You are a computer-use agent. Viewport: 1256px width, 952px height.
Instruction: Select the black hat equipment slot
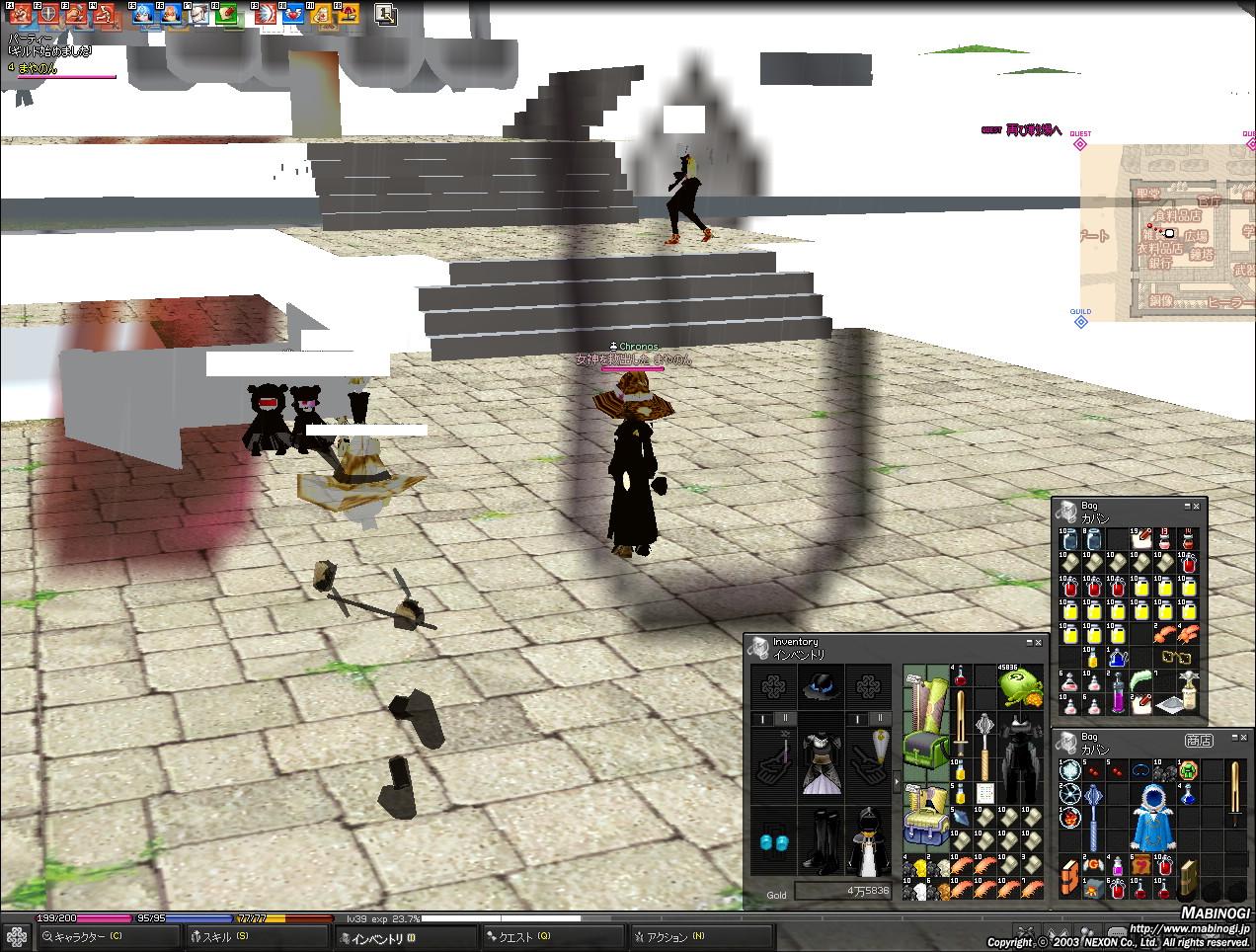point(819,685)
